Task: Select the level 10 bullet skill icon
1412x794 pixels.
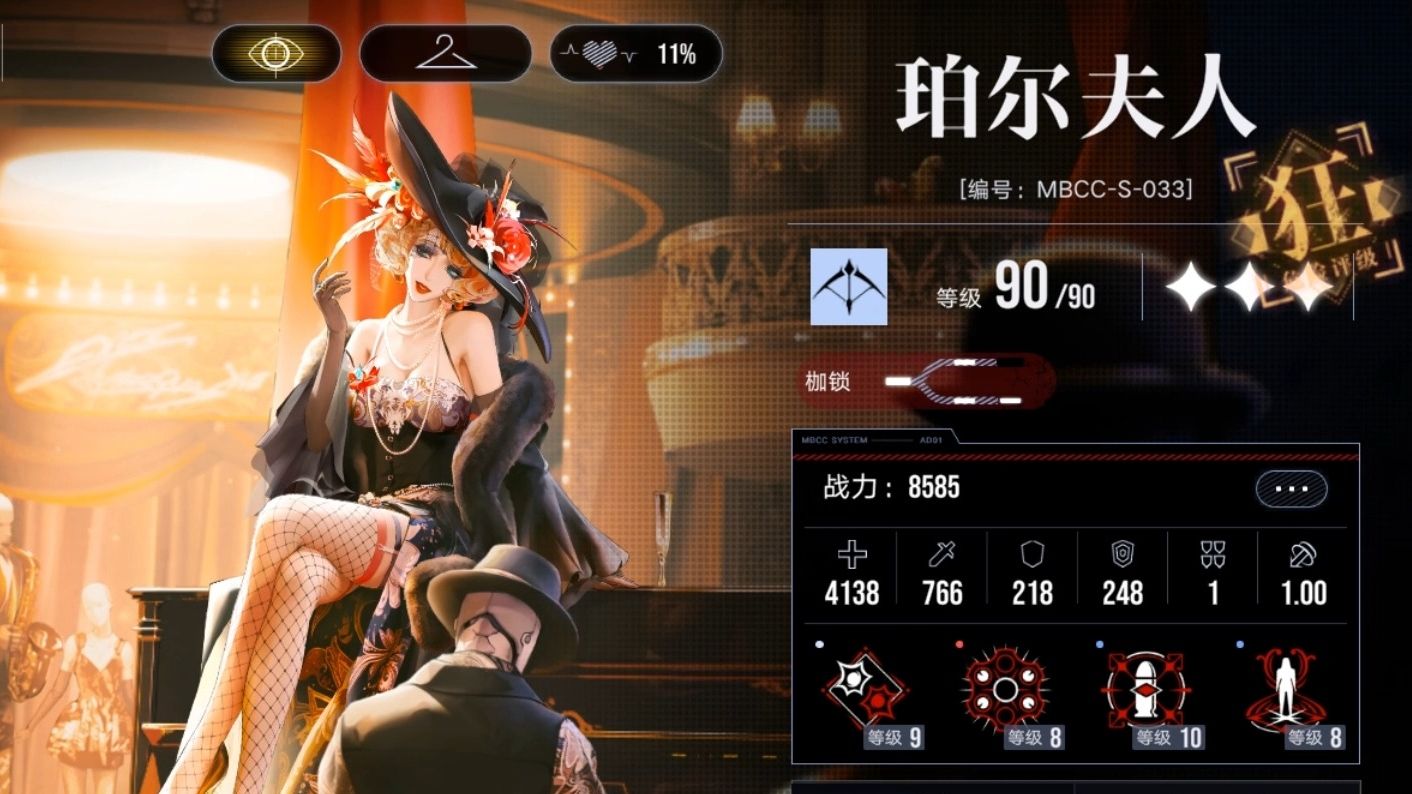Action: 1146,691
